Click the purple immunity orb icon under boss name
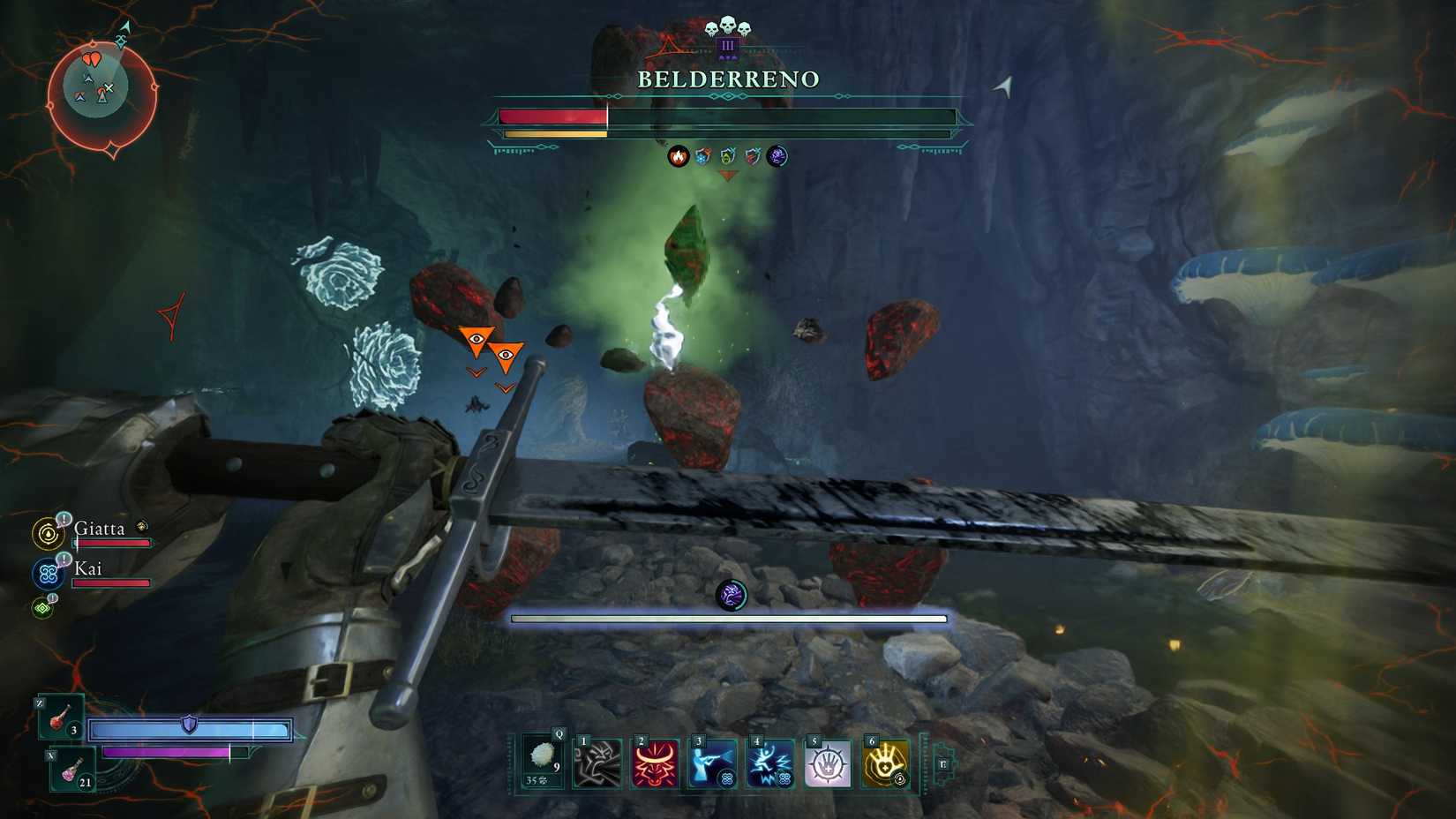Viewport: 1456px width, 819px height. (777, 157)
